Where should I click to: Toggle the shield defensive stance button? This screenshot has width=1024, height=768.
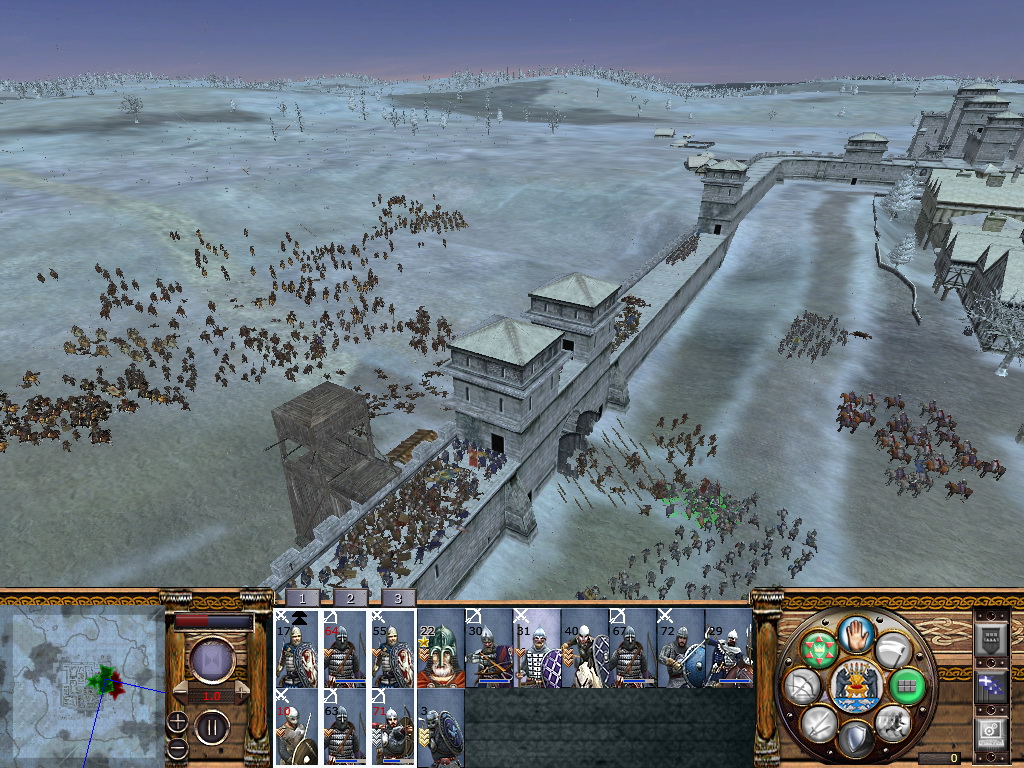coord(854,740)
